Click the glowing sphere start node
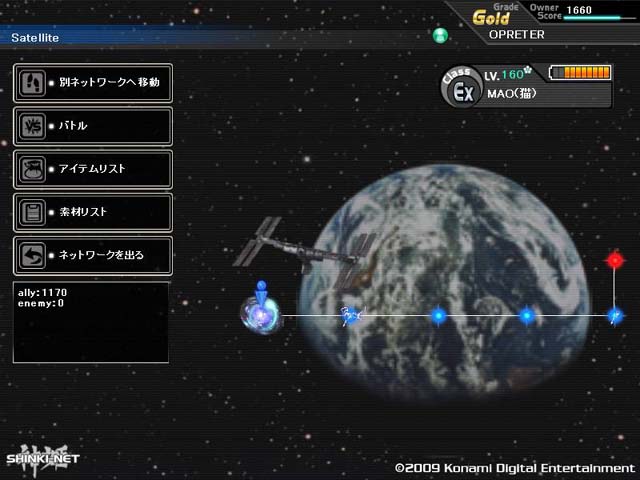This screenshot has height=480, width=640. pyautogui.click(x=259, y=314)
